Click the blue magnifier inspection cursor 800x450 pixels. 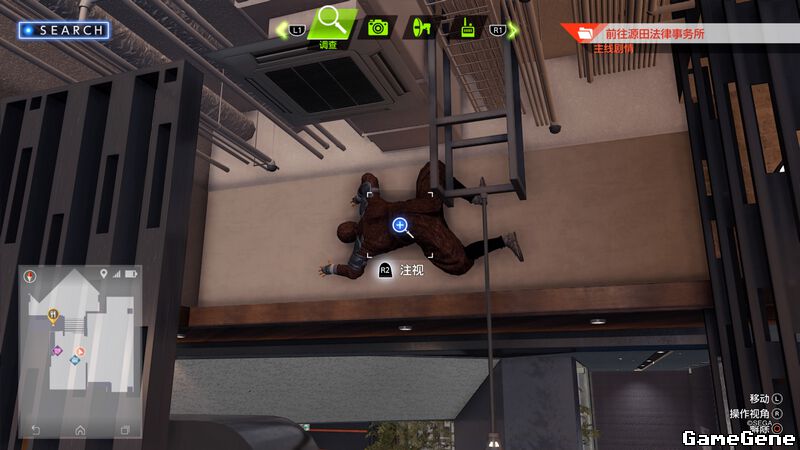point(400,226)
